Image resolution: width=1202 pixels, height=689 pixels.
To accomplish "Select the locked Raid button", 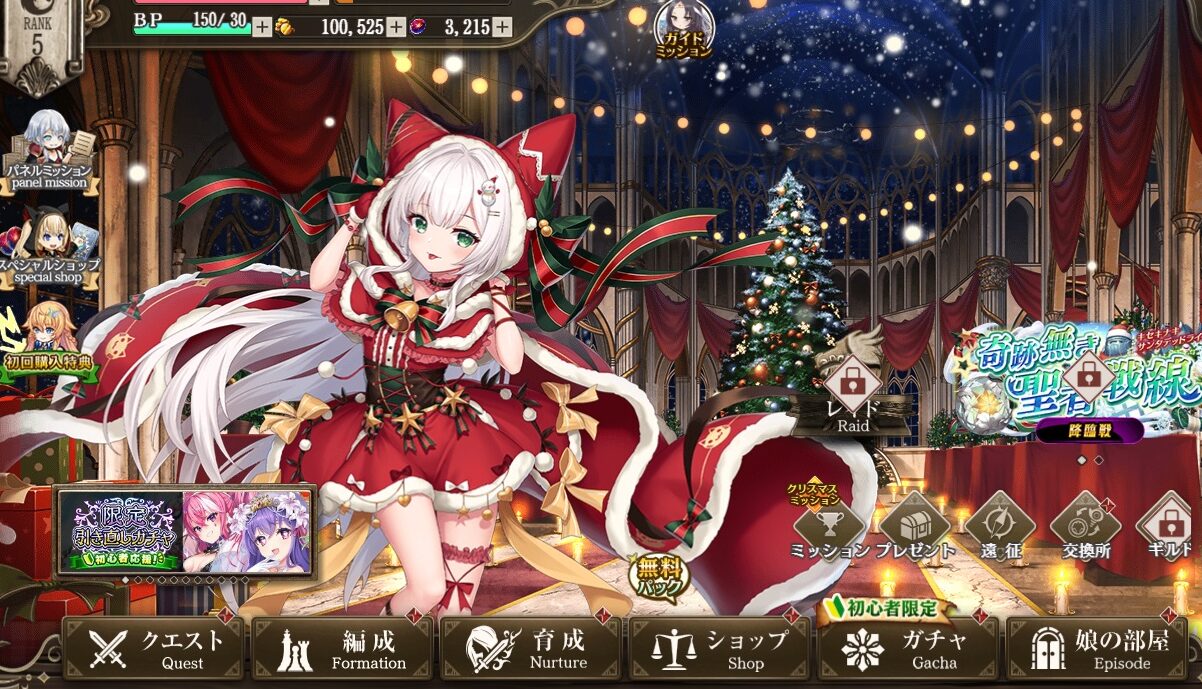I will (x=853, y=390).
